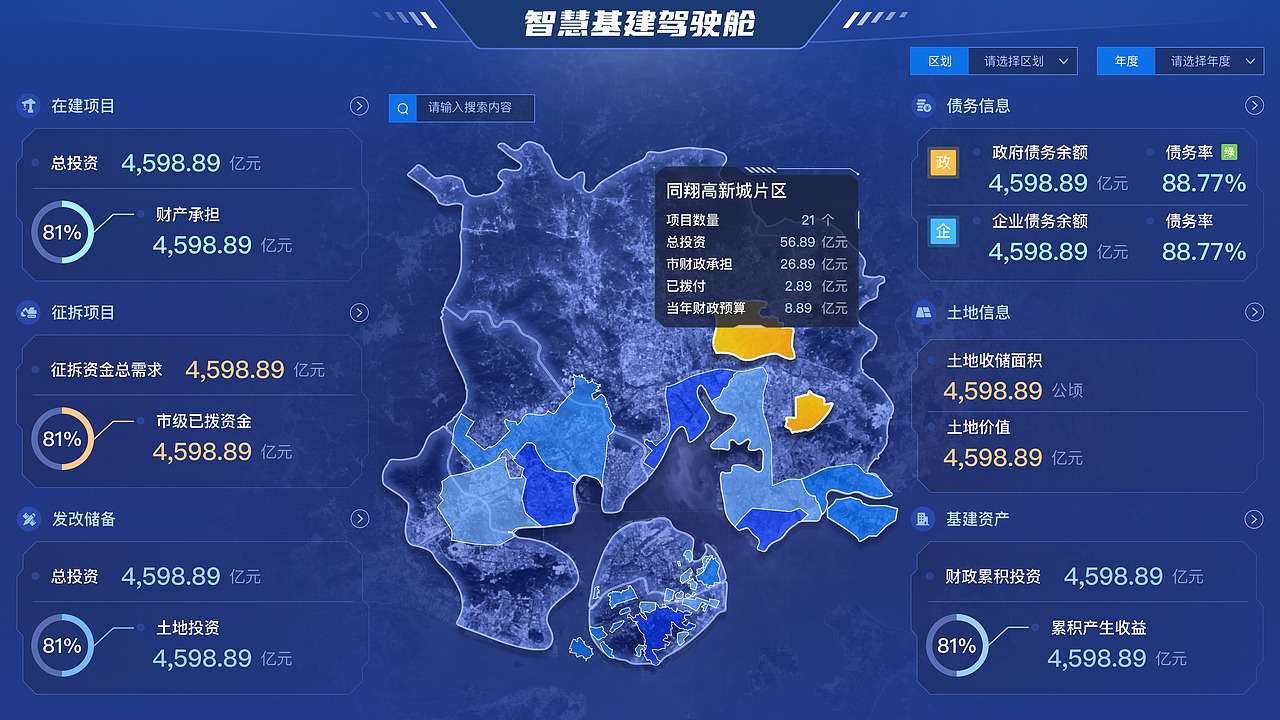The height and width of the screenshot is (720, 1280).
Task: Select the yellow 同翔高新城片区 map region
Action: click(x=755, y=343)
